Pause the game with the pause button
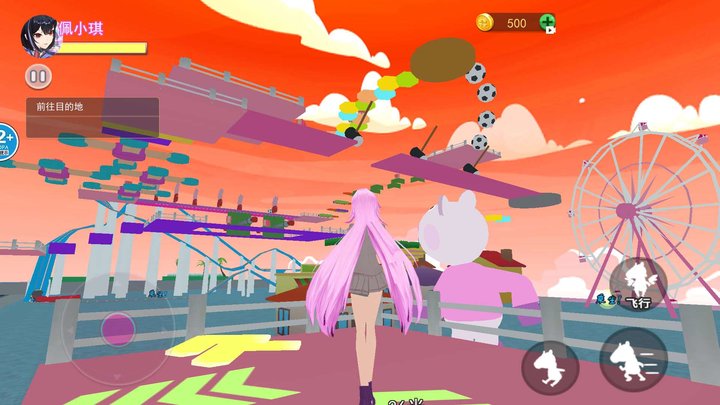 pyautogui.click(x=38, y=76)
